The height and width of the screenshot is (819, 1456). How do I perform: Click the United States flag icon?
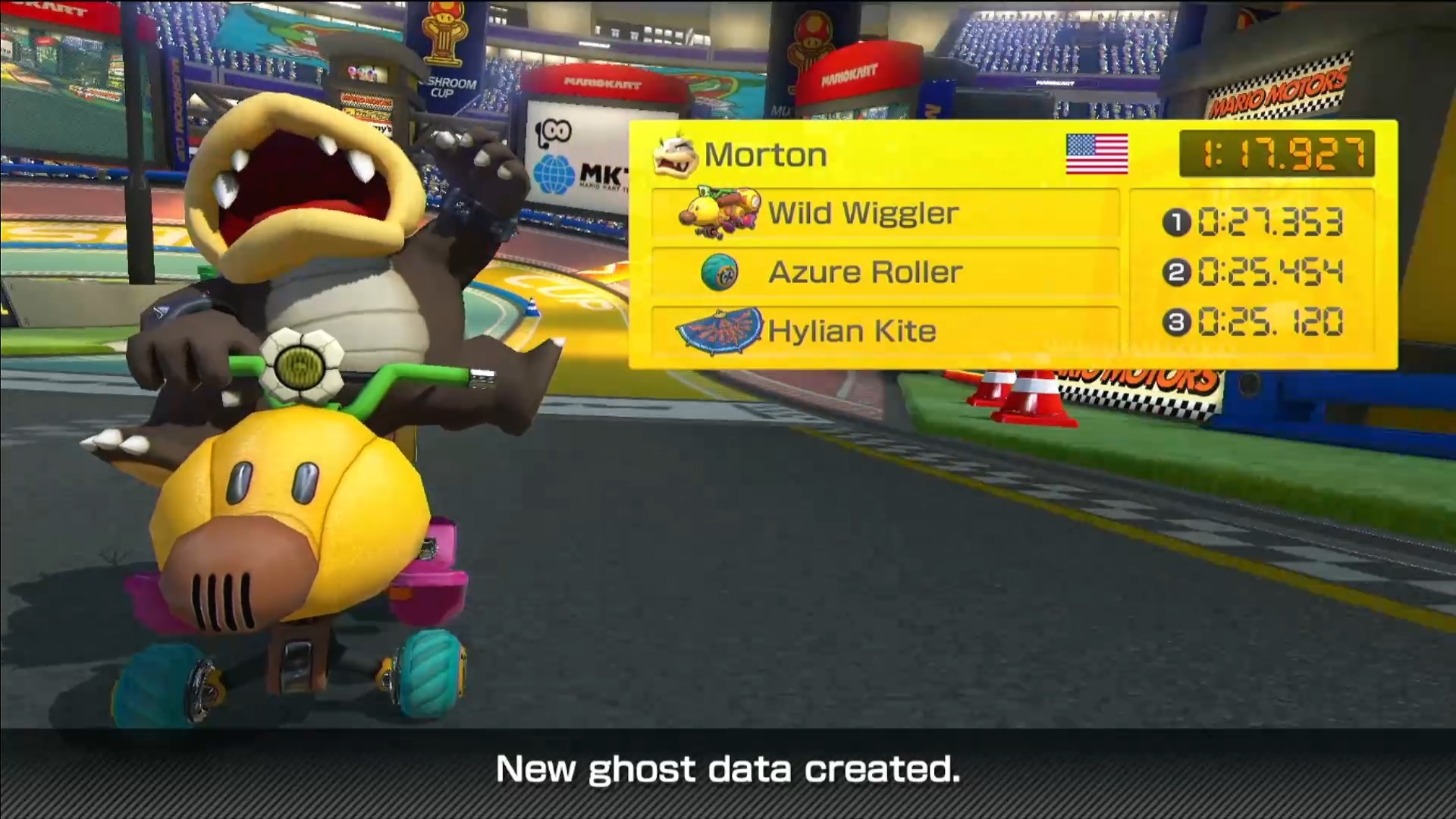[x=1097, y=154]
